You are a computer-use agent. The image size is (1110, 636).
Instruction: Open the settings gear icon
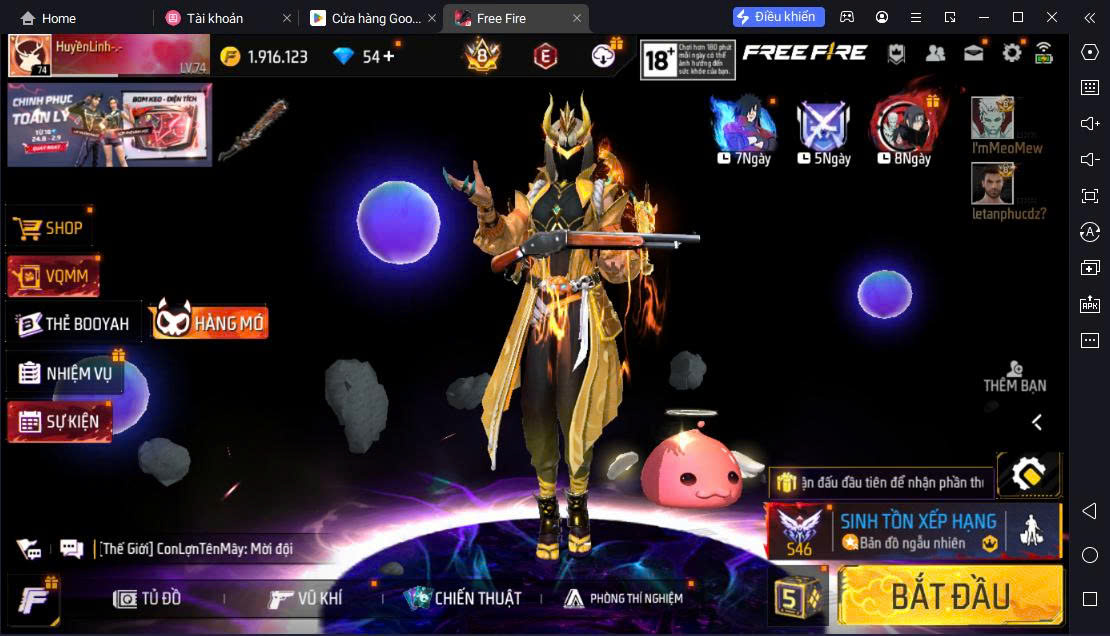pyautogui.click(x=1012, y=53)
